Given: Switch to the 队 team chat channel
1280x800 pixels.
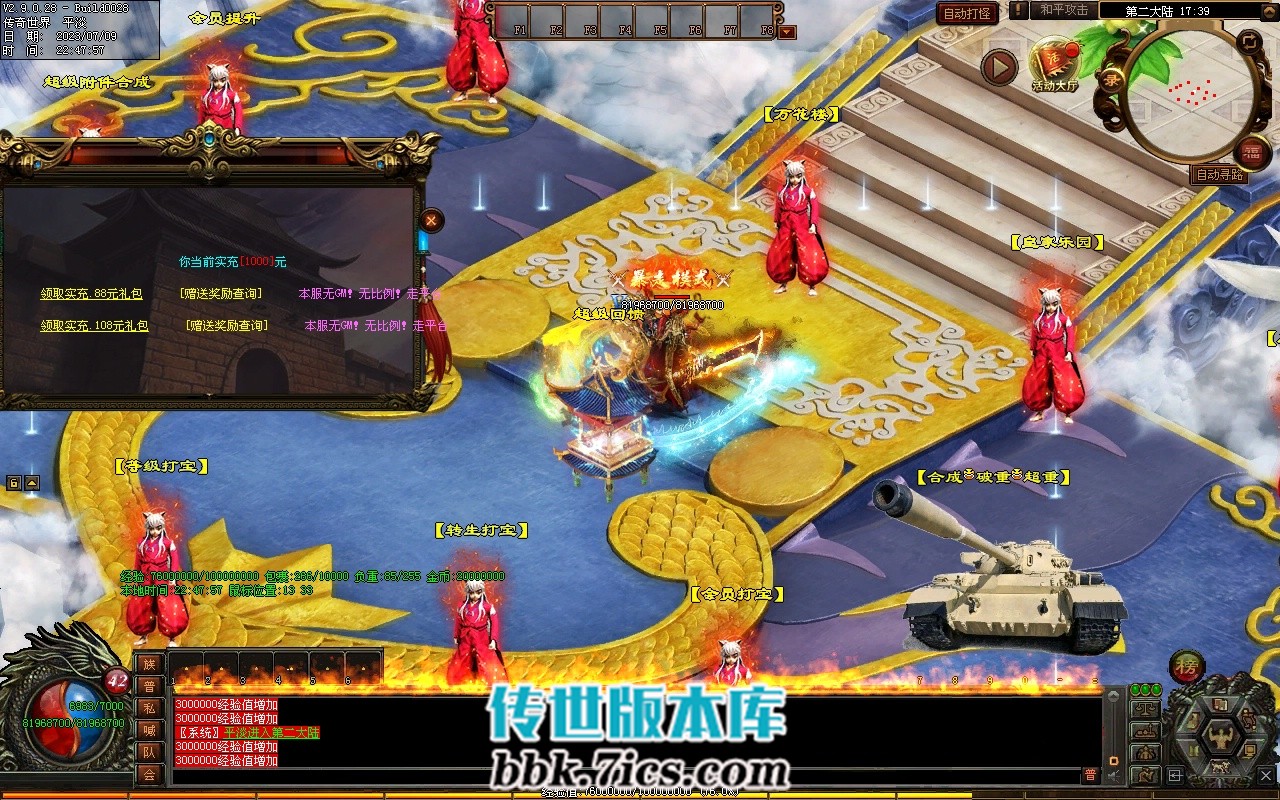Looking at the screenshot, I should click(149, 752).
